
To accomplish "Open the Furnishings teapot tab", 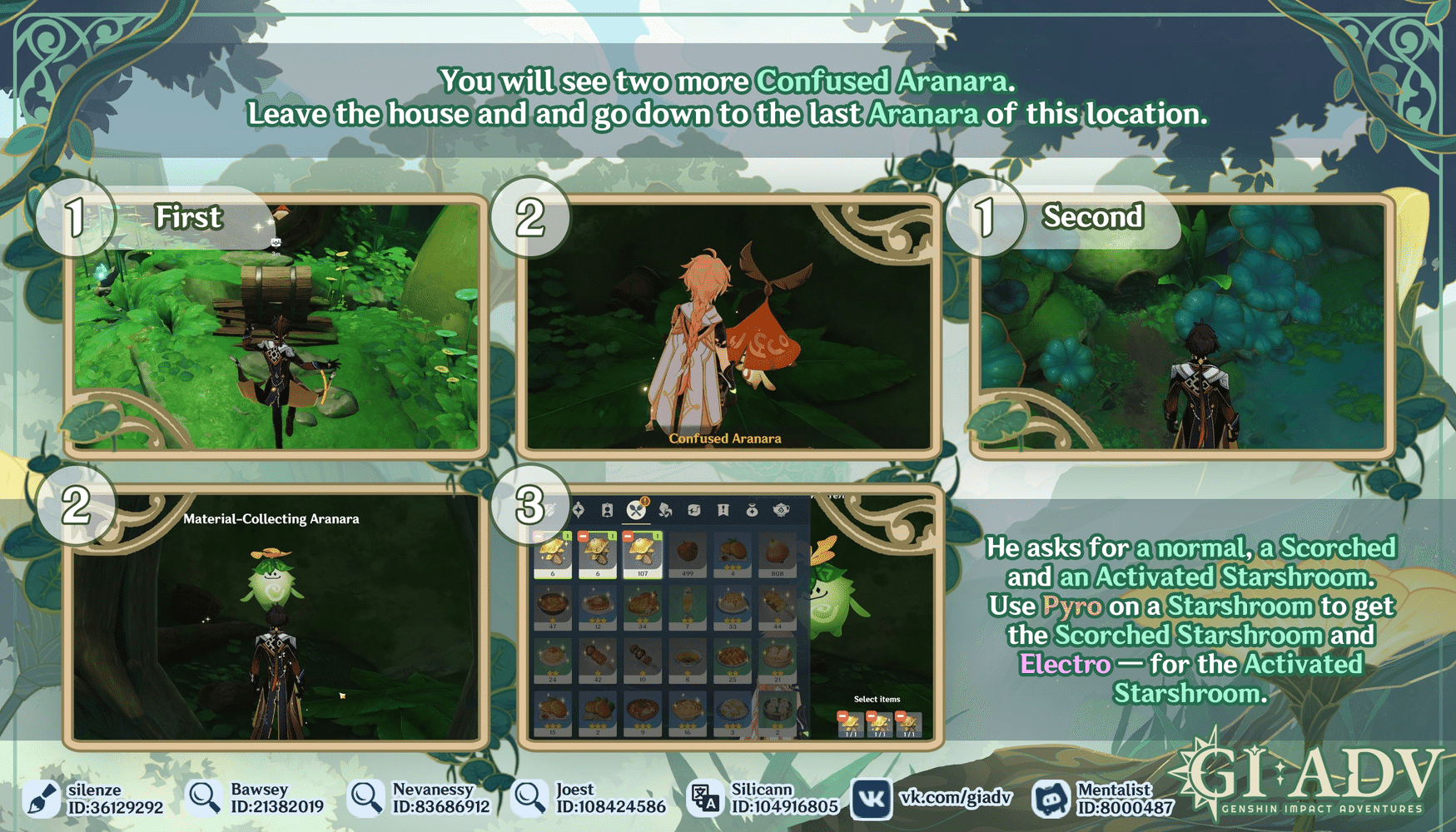I will click(781, 510).
